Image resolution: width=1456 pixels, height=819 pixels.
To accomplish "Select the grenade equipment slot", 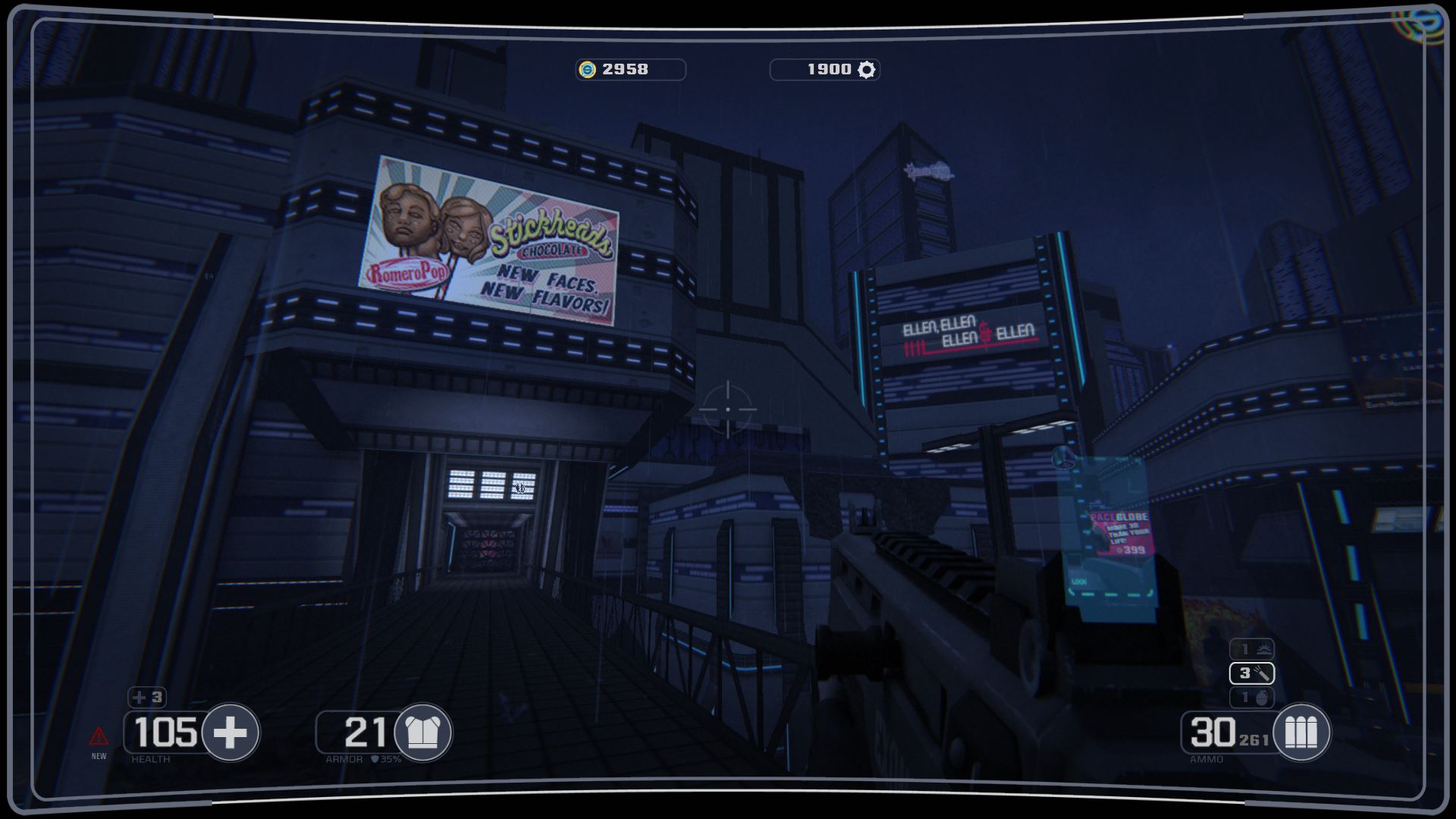I will 1252,697.
